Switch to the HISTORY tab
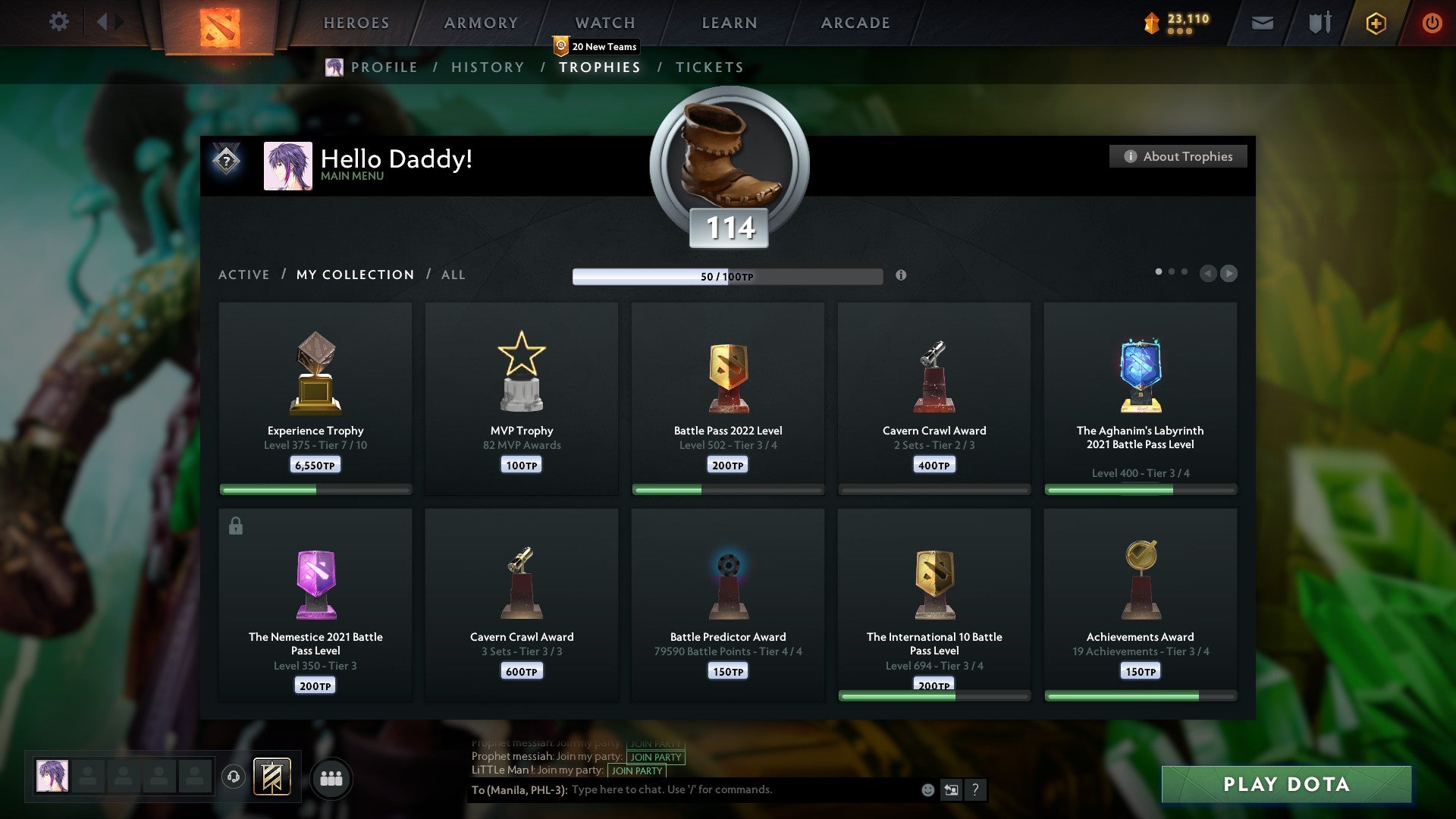This screenshot has width=1456, height=819. (487, 67)
